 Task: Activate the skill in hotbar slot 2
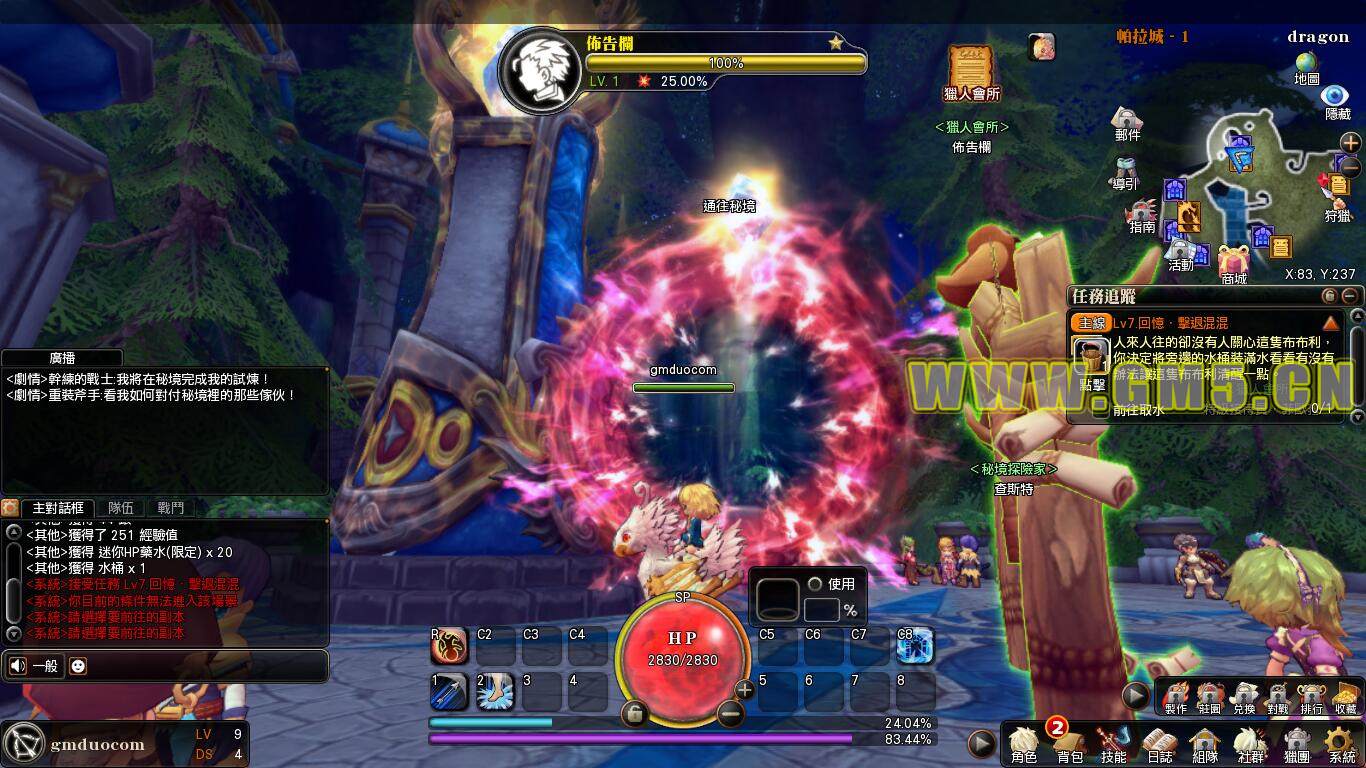click(x=494, y=691)
